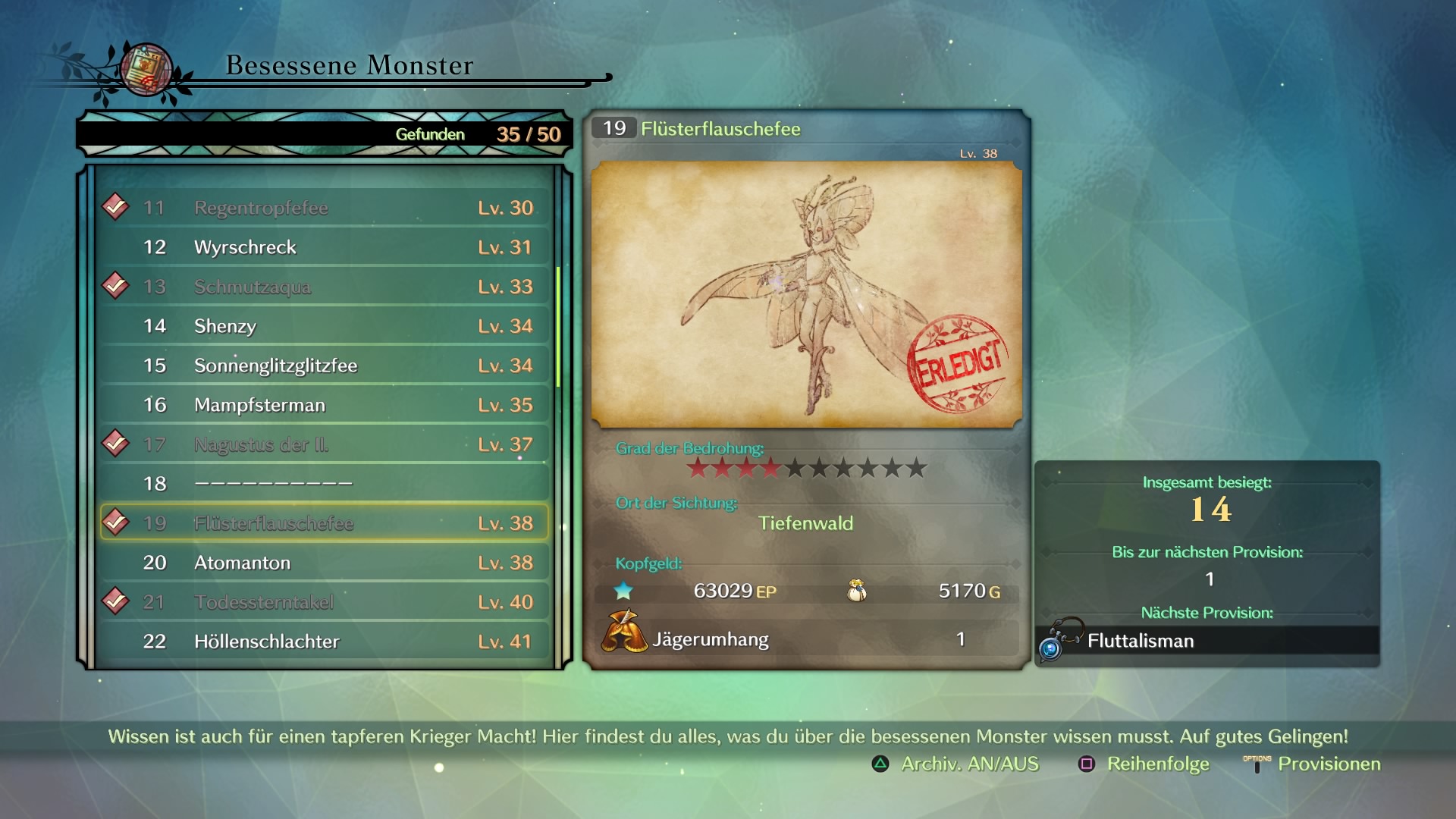Select the Schmutzaqua row
This screenshot has height=819, width=1456.
[x=325, y=287]
